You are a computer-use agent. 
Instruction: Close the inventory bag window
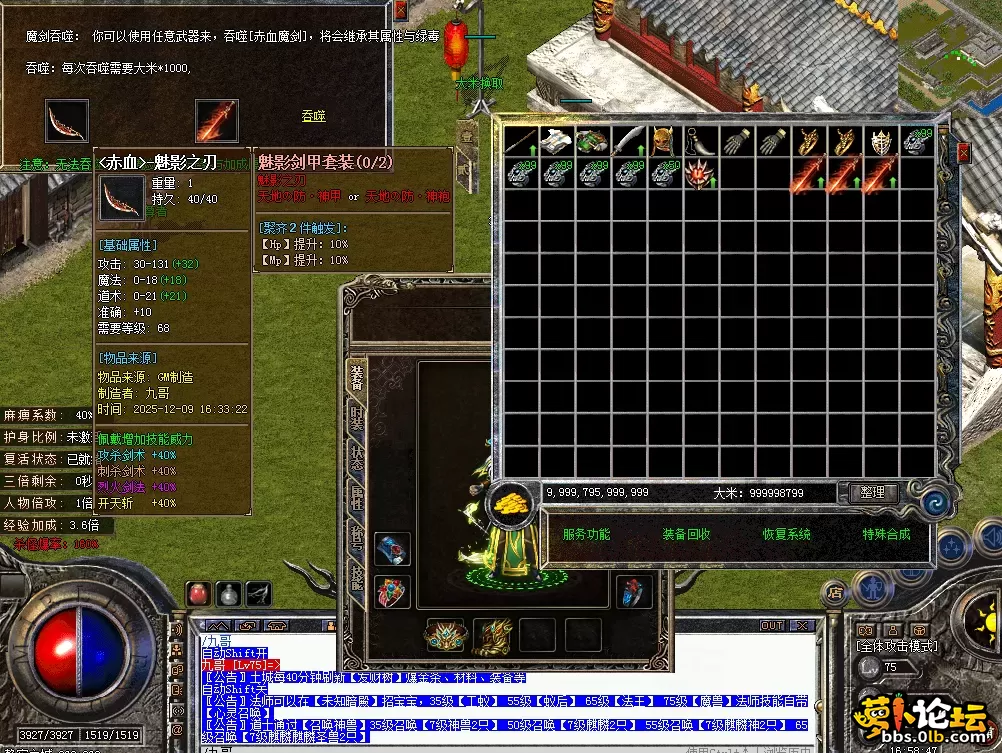tap(964, 152)
